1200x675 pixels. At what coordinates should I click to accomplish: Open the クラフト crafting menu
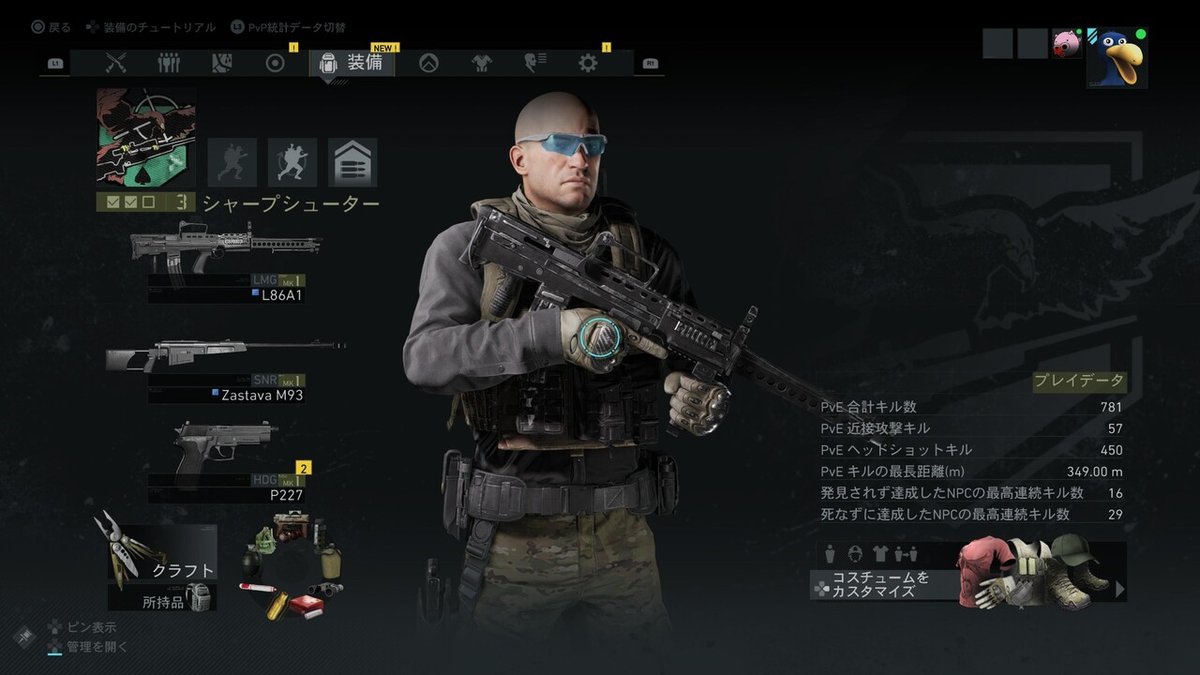[x=162, y=553]
